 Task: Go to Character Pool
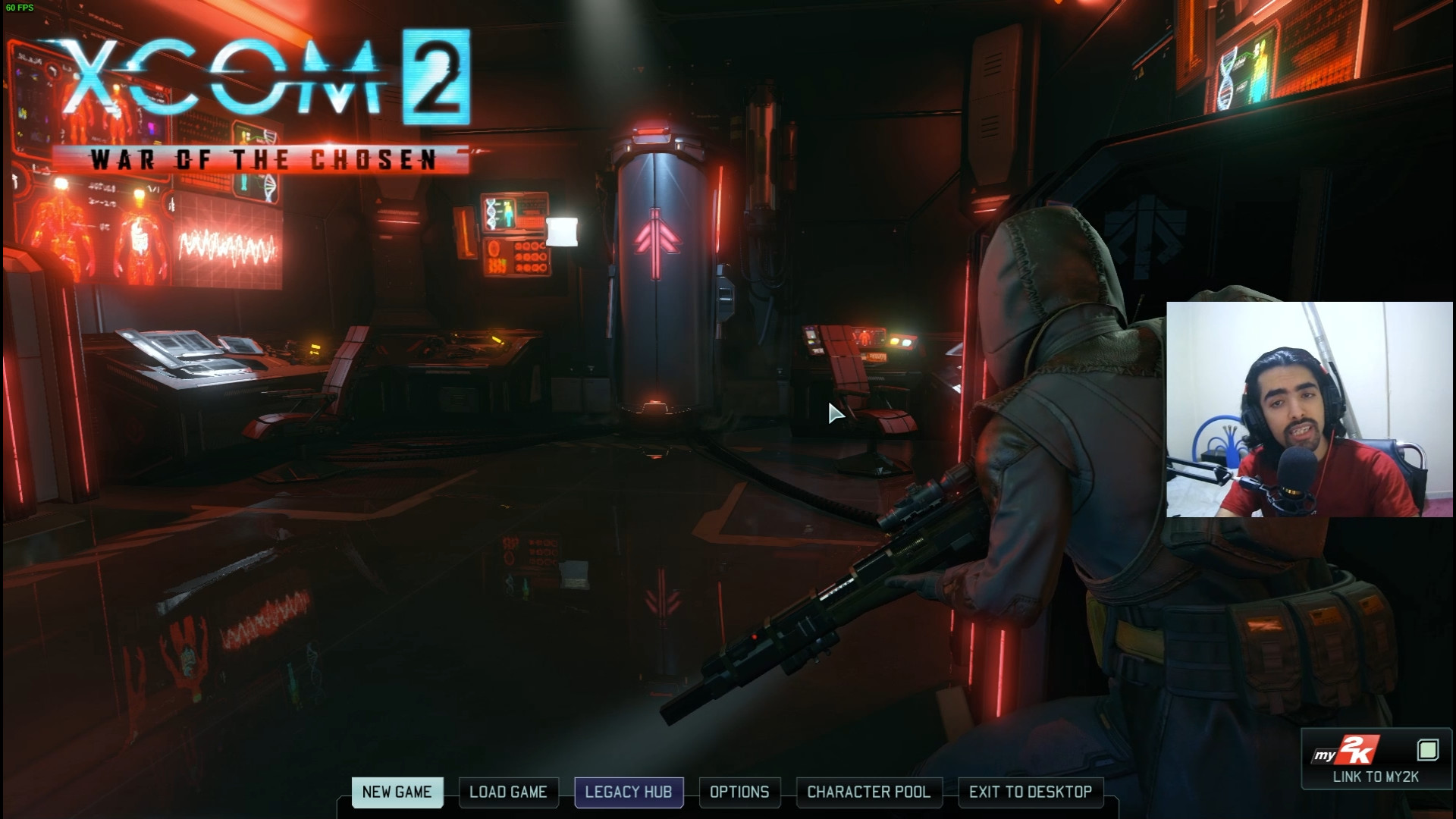pyautogui.click(x=868, y=792)
